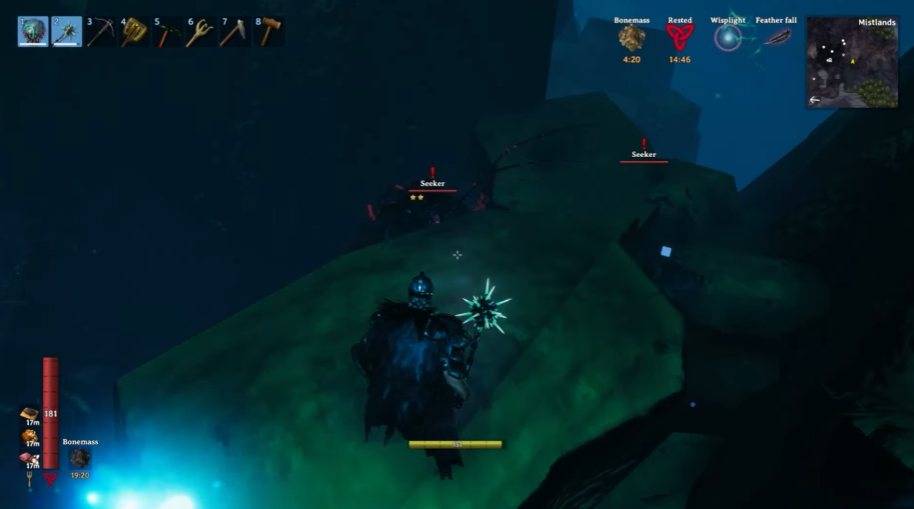Choose the crossbow in hotbar slot 3
The height and width of the screenshot is (509, 914).
[100, 32]
